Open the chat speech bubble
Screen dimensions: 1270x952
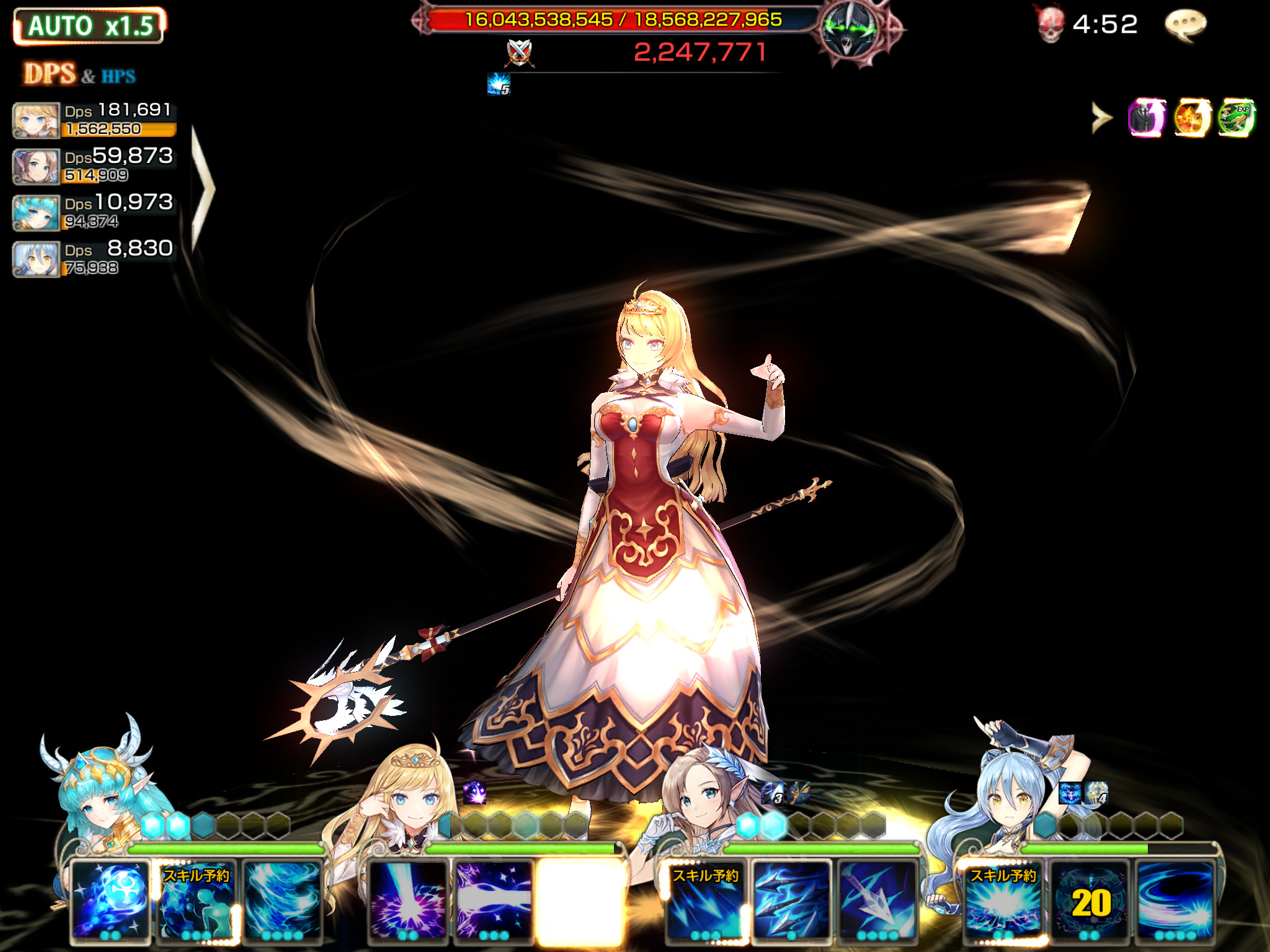point(1185,26)
